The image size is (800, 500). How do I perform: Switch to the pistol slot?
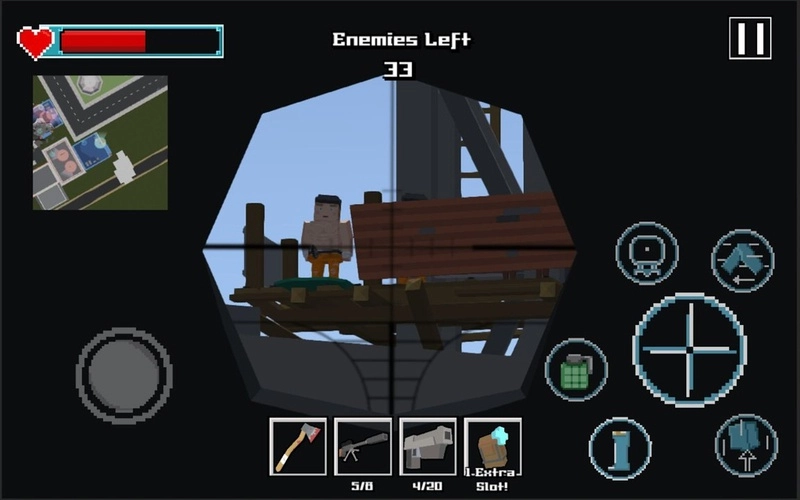pyautogui.click(x=427, y=445)
